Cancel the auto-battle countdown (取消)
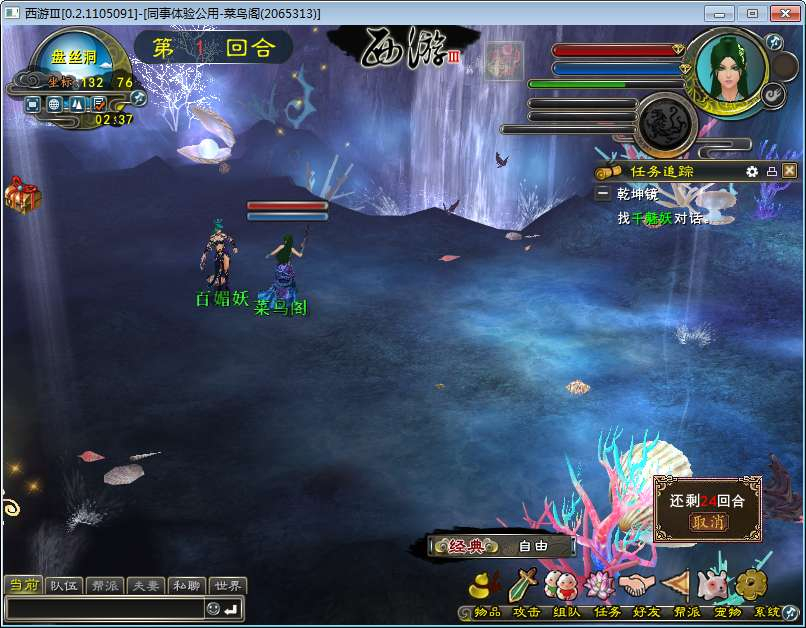The width and height of the screenshot is (806, 628). click(708, 522)
